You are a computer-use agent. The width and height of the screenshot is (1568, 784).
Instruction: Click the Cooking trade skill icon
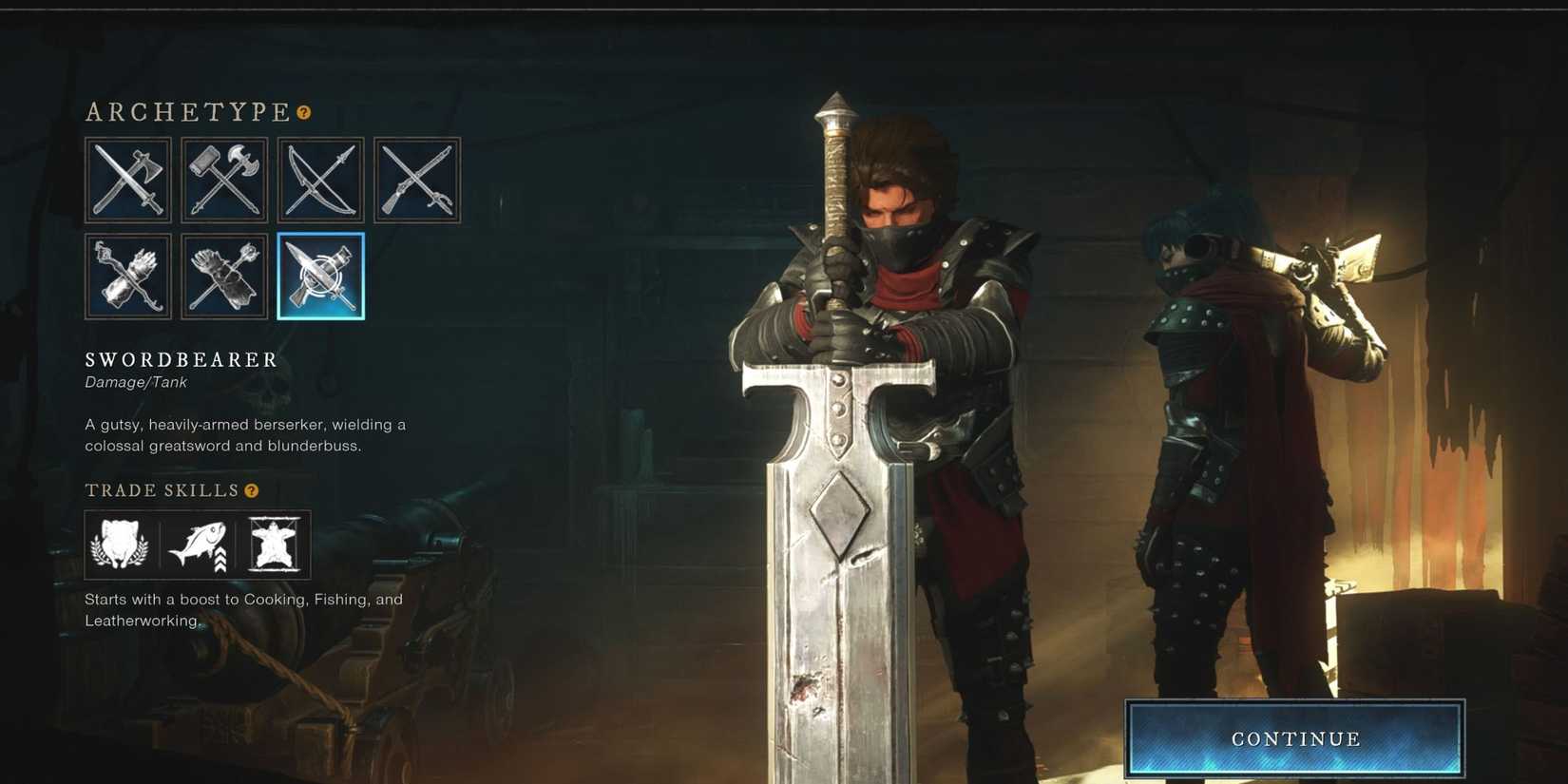pyautogui.click(x=119, y=545)
